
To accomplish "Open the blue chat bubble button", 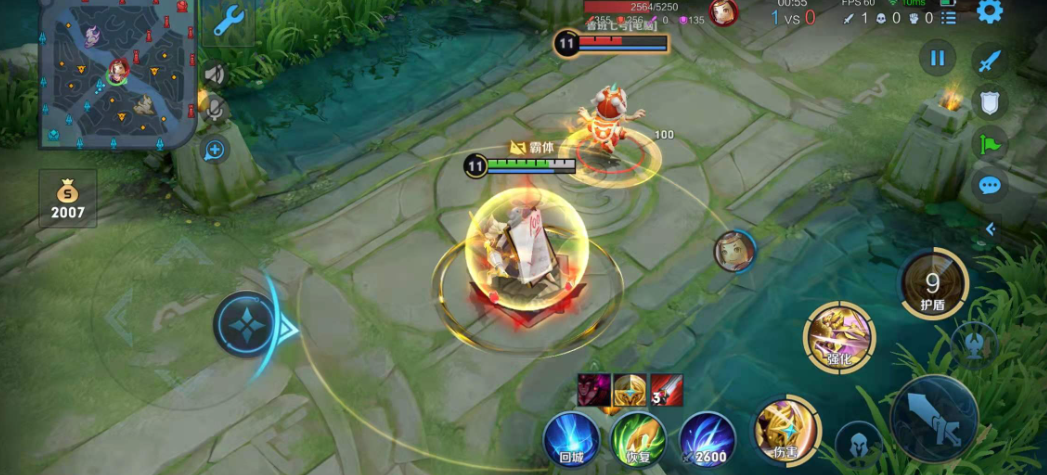I will click(x=989, y=185).
